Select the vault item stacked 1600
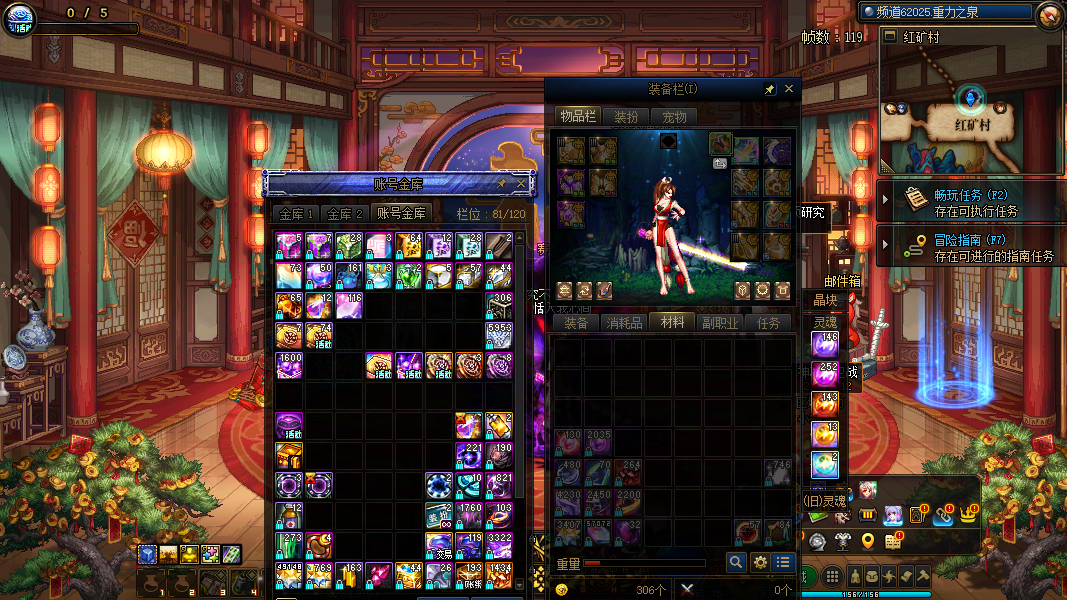Image resolution: width=1067 pixels, height=600 pixels. (289, 365)
